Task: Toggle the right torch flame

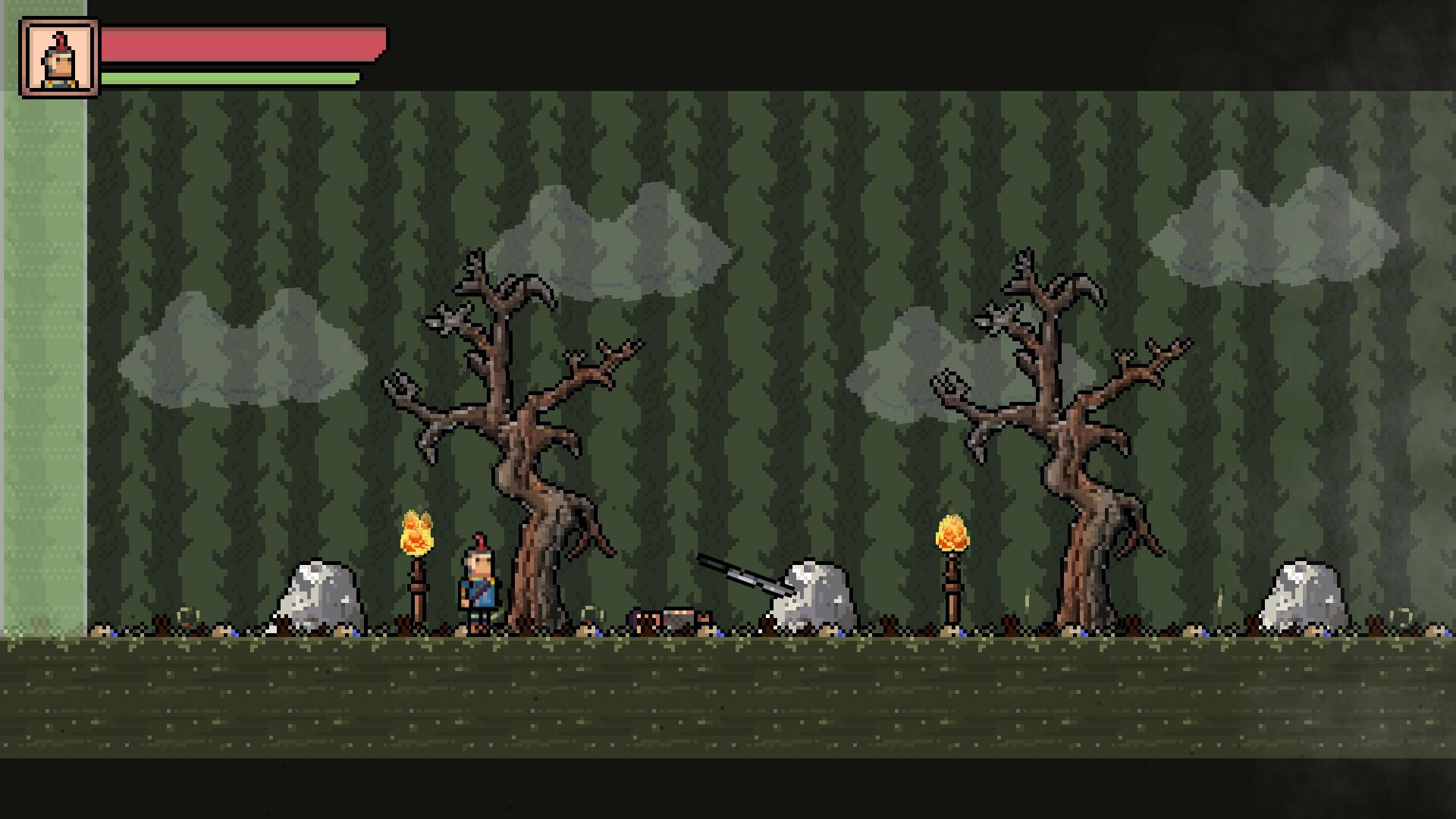Action: coord(950,529)
